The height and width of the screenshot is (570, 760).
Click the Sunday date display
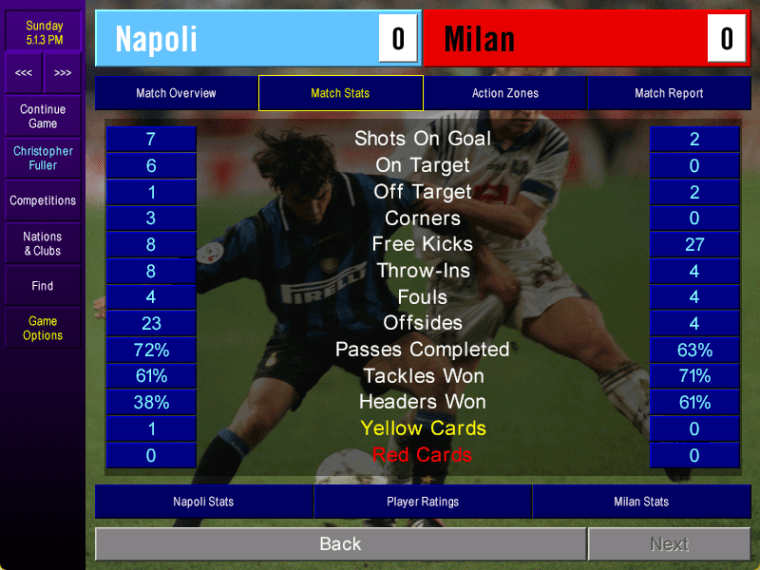click(x=44, y=32)
